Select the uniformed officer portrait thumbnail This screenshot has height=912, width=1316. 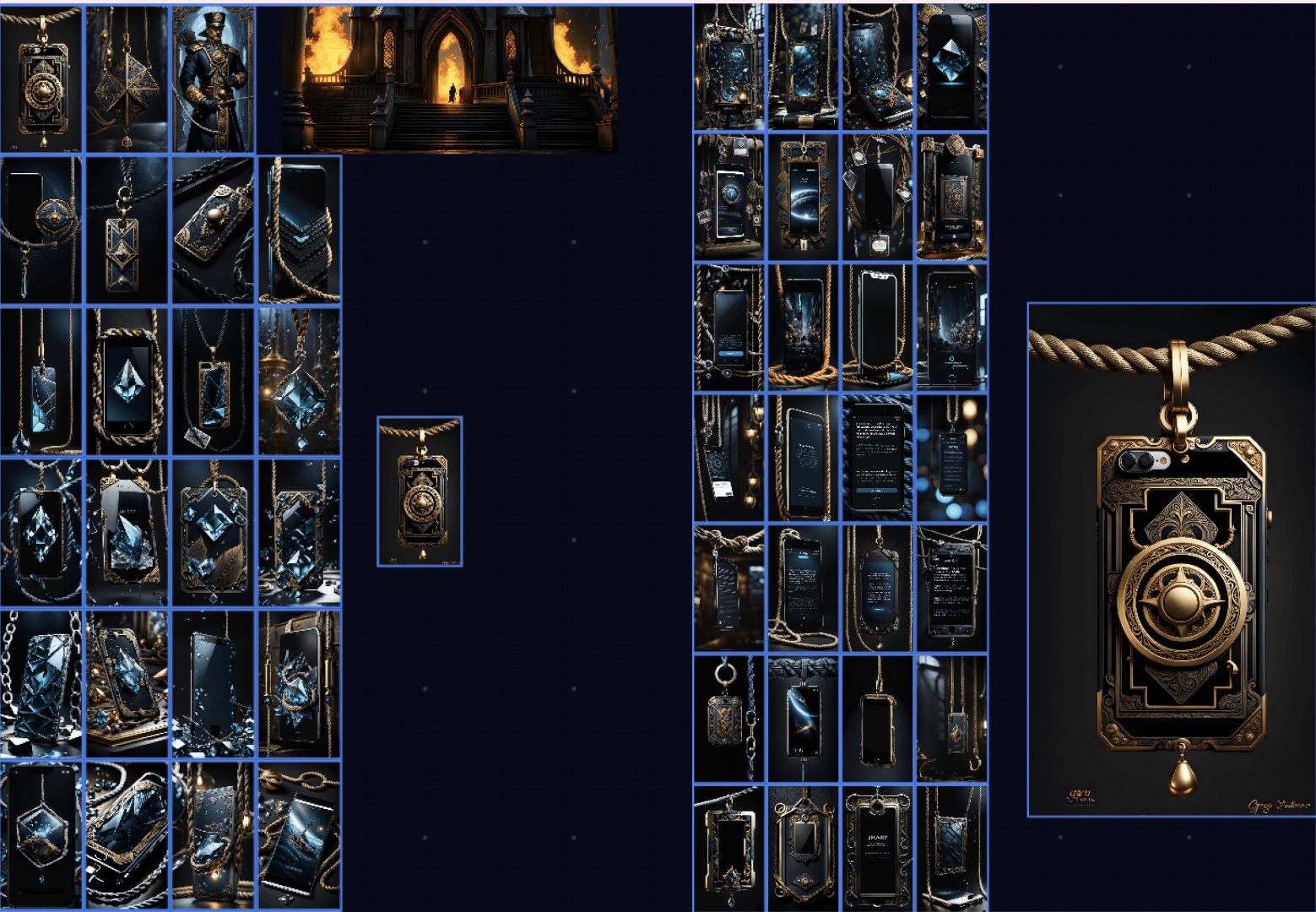tap(213, 79)
